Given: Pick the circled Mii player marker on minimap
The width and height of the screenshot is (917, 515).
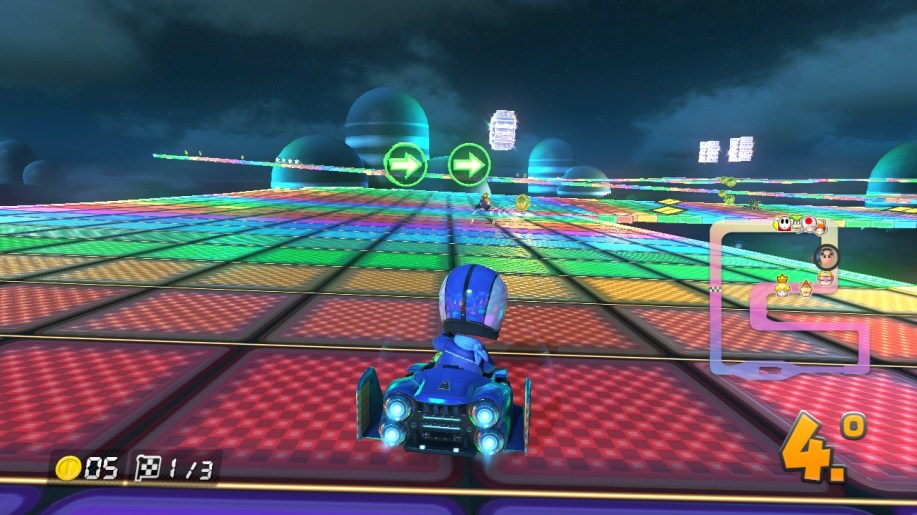Looking at the screenshot, I should coord(826,256).
